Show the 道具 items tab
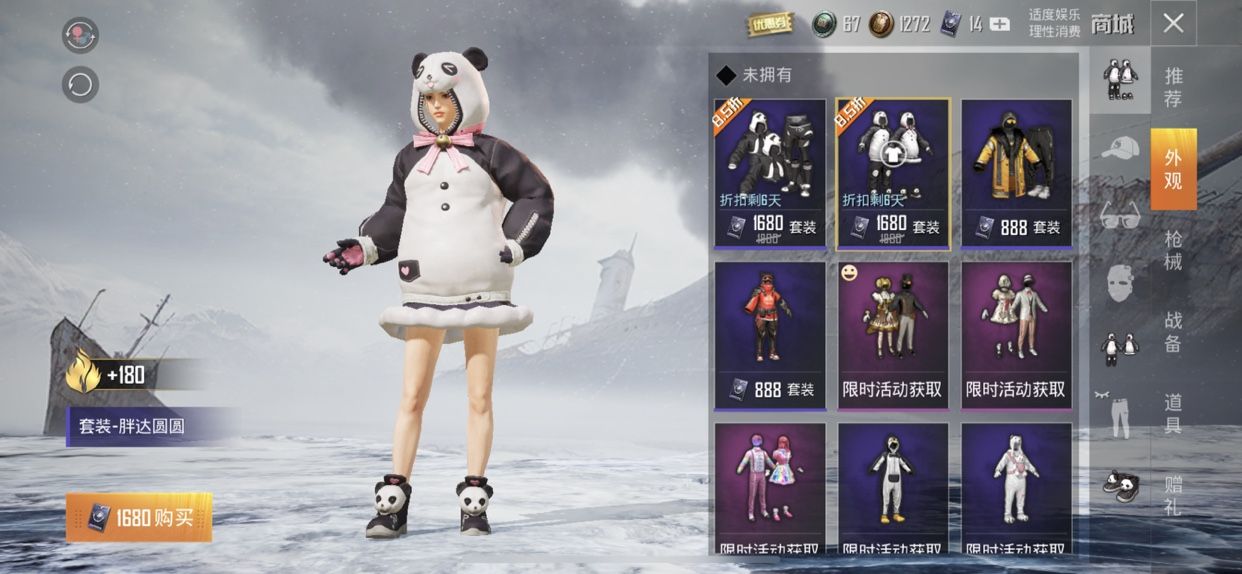 pos(1173,413)
